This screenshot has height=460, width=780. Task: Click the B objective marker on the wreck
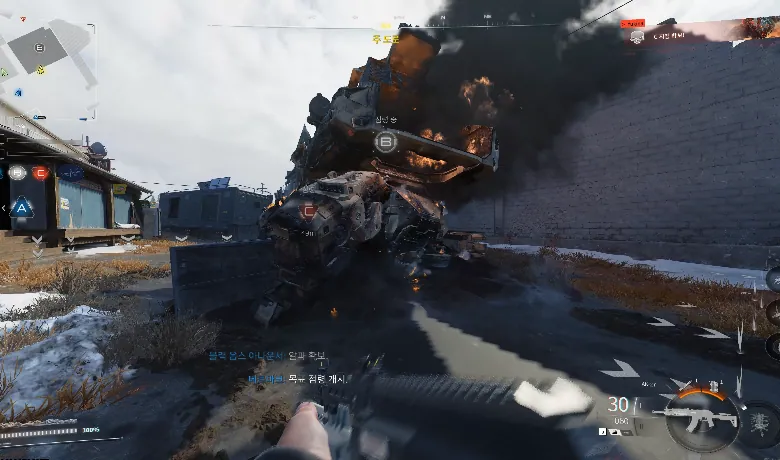(x=385, y=142)
